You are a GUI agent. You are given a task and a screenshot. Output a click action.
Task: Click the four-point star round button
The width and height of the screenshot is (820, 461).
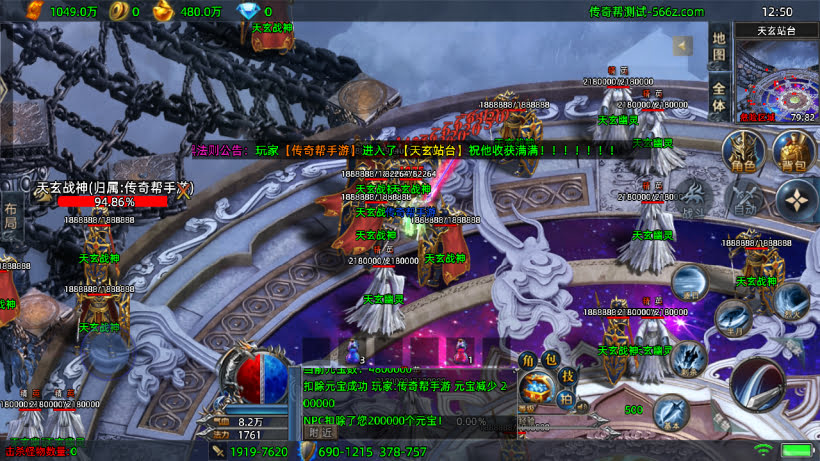point(797,201)
